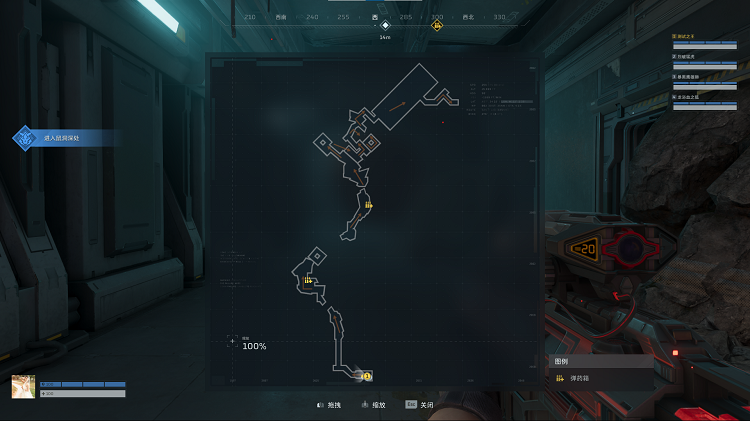This screenshot has height=421, width=750.
Task: Click the player portrait avatar
Action: 23,387
